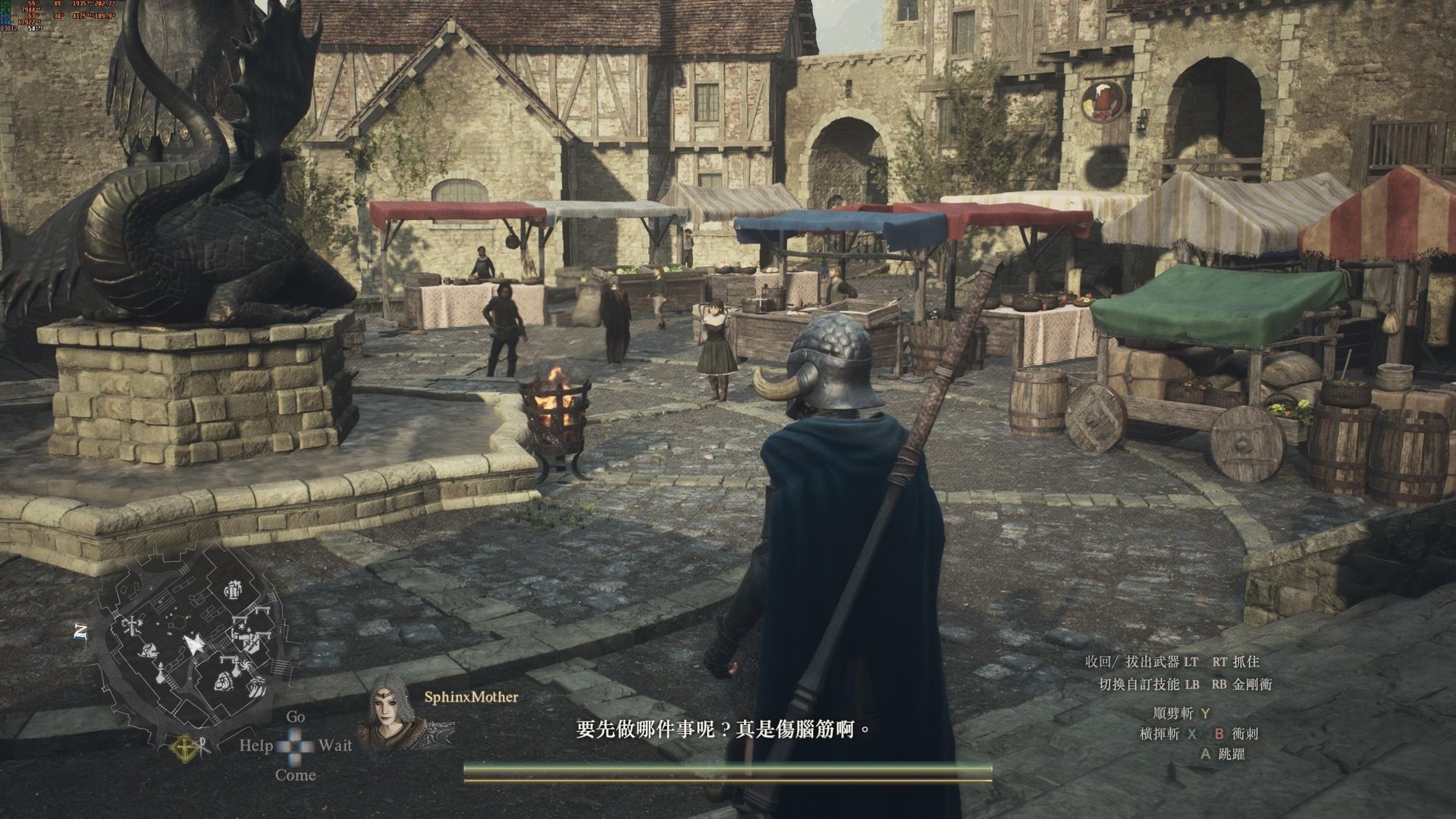Select the player arrow marker on the minimap
This screenshot has height=819, width=1456.
pyautogui.click(x=193, y=644)
